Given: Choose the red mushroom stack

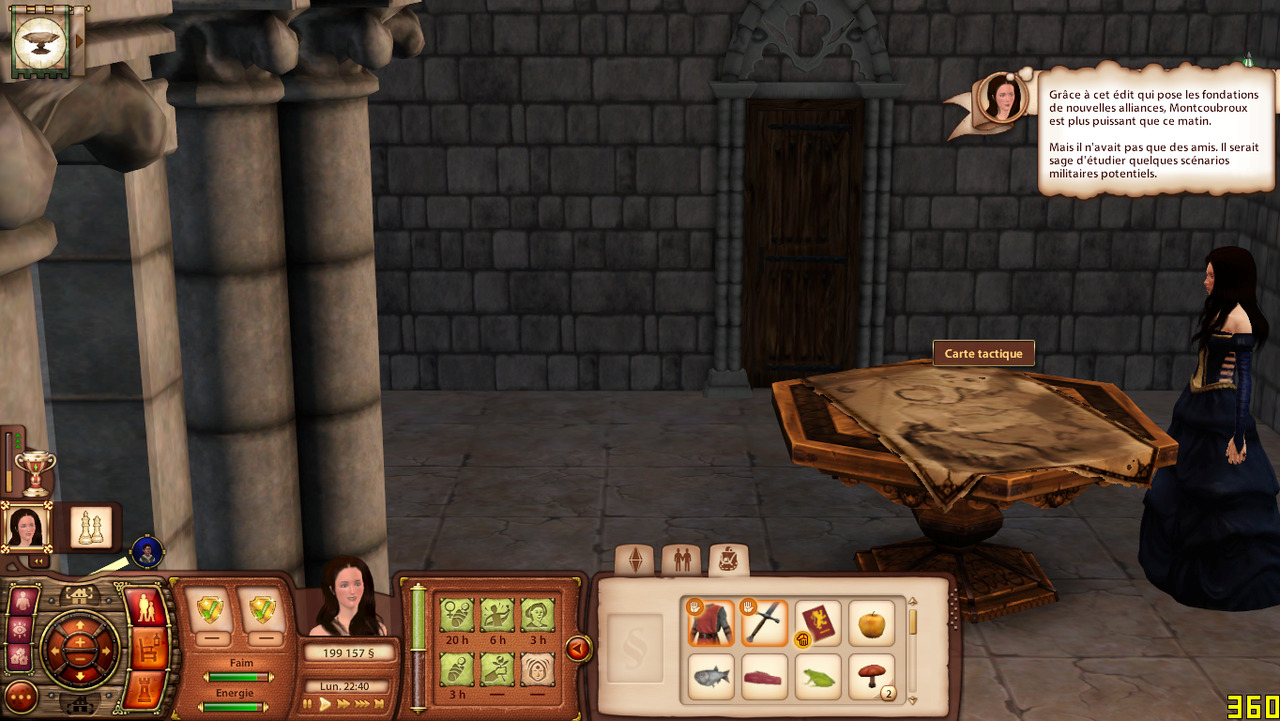Looking at the screenshot, I should point(872,677).
